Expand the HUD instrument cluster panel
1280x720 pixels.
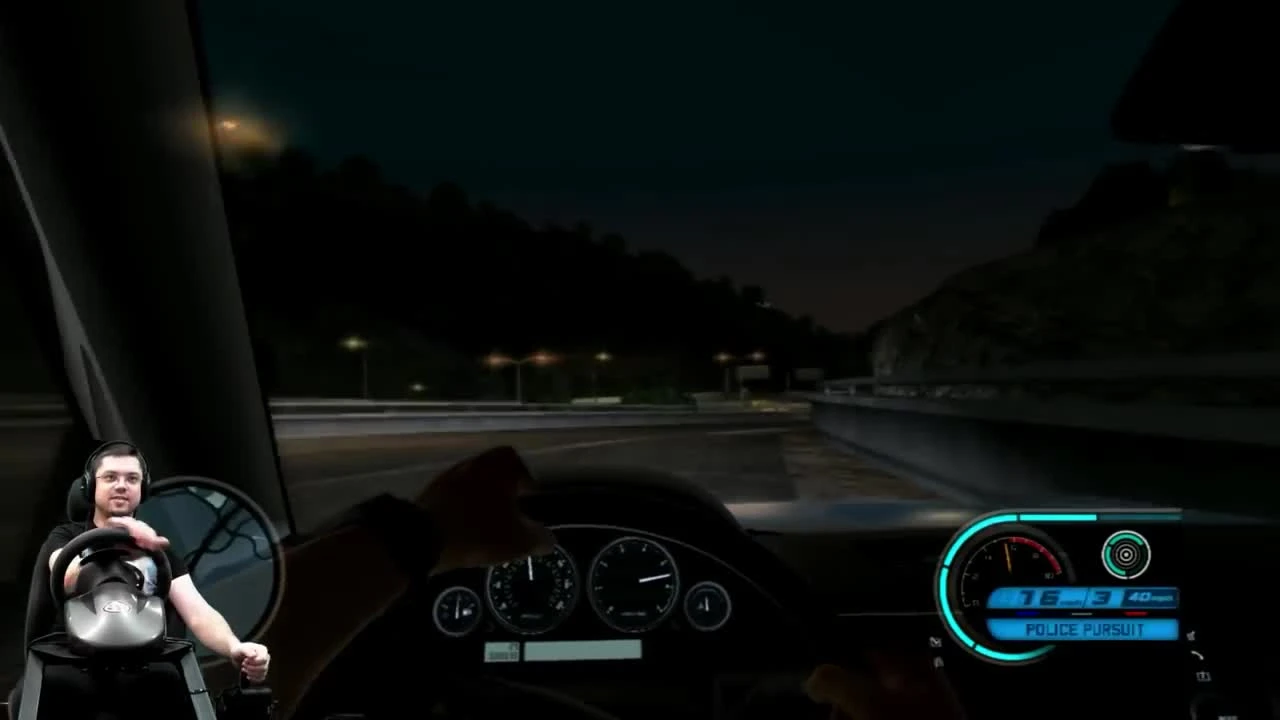click(1060, 570)
